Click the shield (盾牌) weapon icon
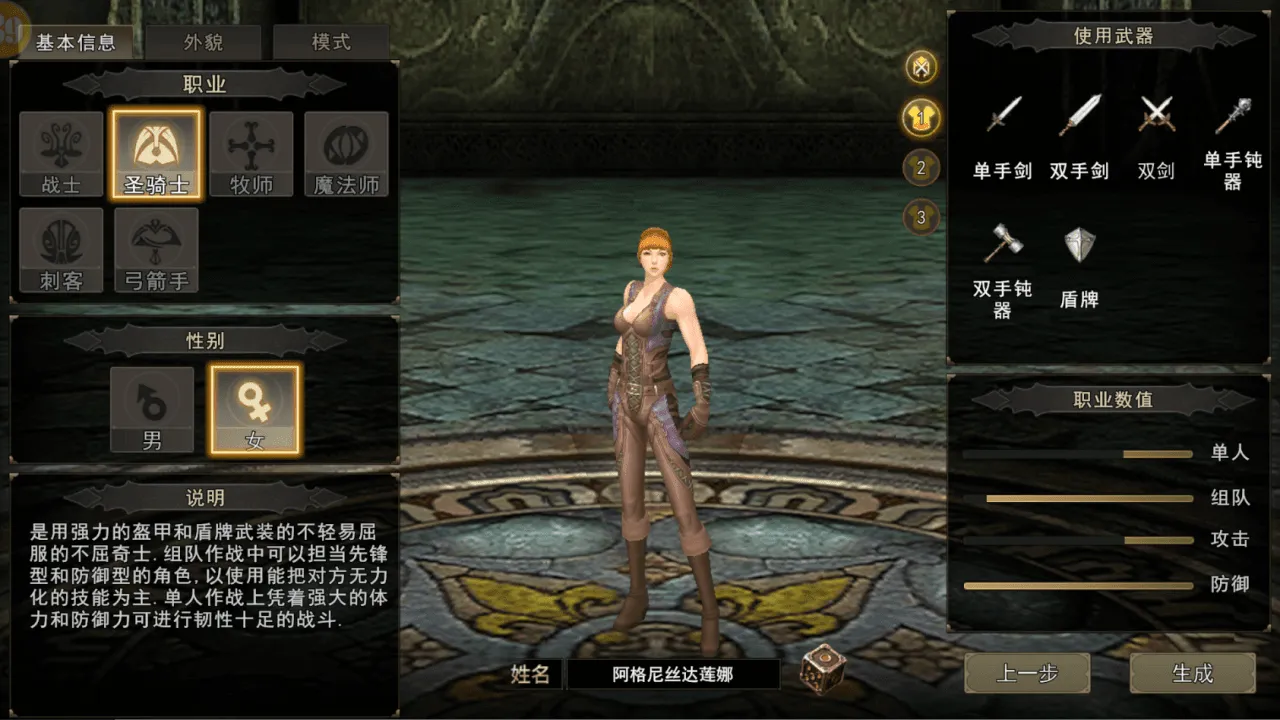This screenshot has height=720, width=1280. [x=1080, y=245]
